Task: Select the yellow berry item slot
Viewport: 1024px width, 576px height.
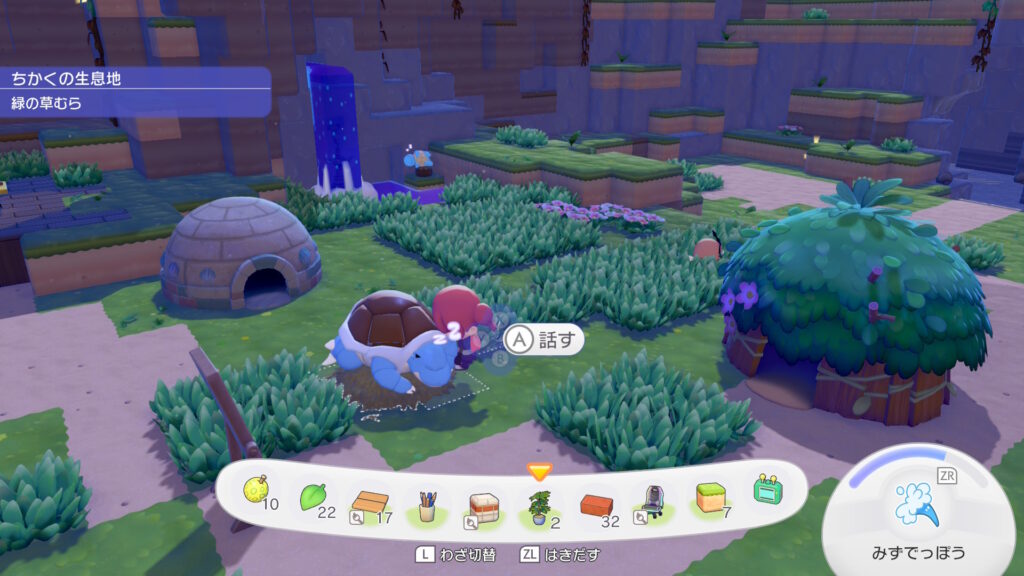Action: tap(256, 492)
